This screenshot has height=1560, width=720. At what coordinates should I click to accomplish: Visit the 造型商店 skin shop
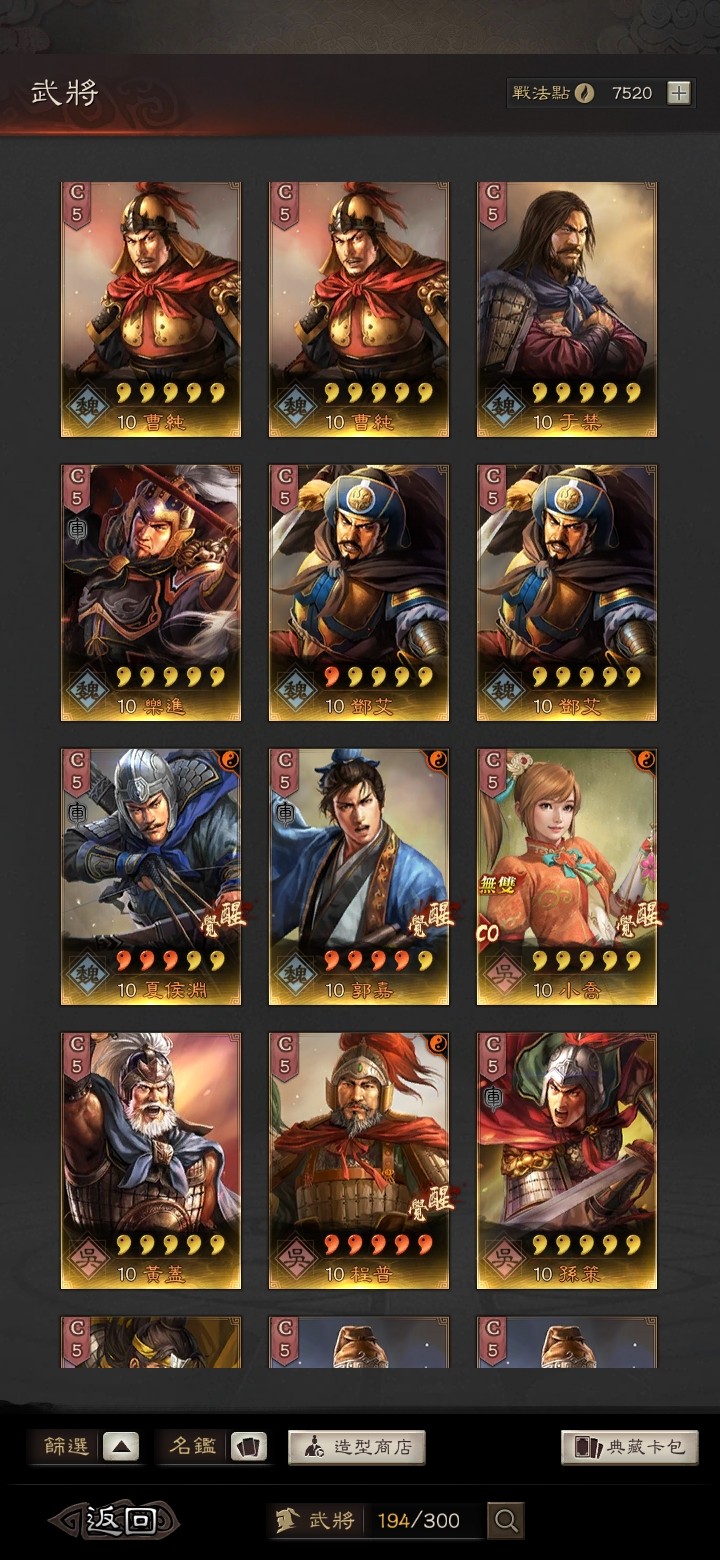tap(357, 1447)
